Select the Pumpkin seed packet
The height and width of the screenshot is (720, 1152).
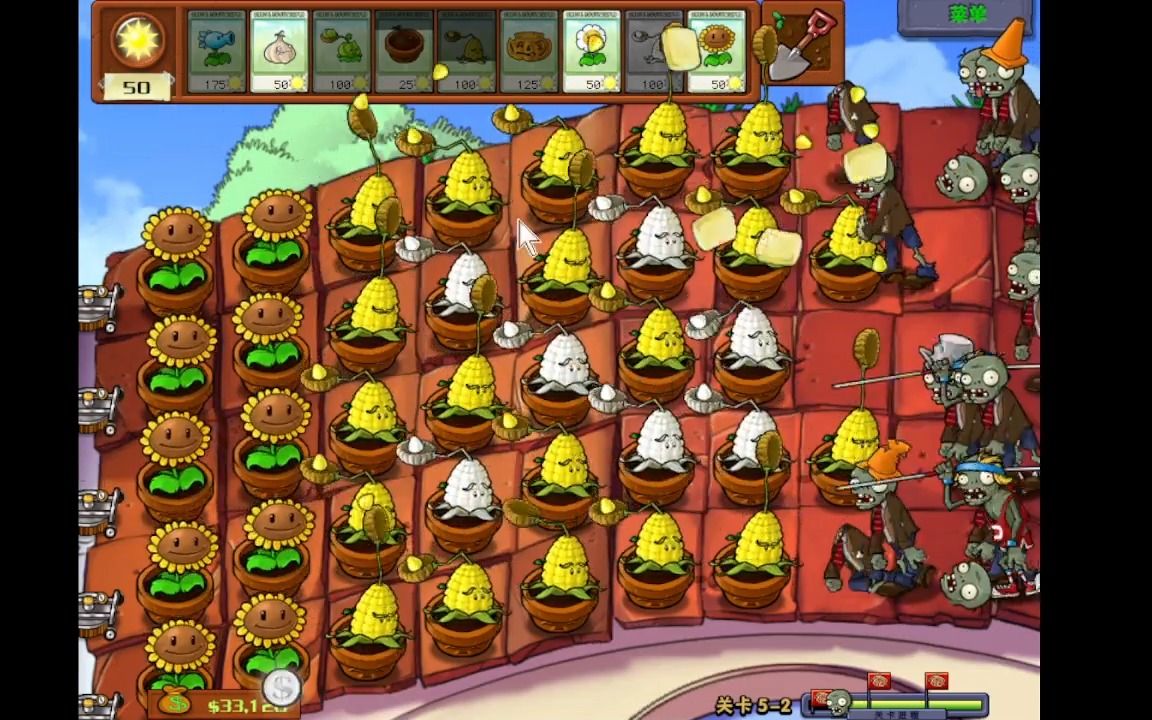pyautogui.click(x=528, y=53)
